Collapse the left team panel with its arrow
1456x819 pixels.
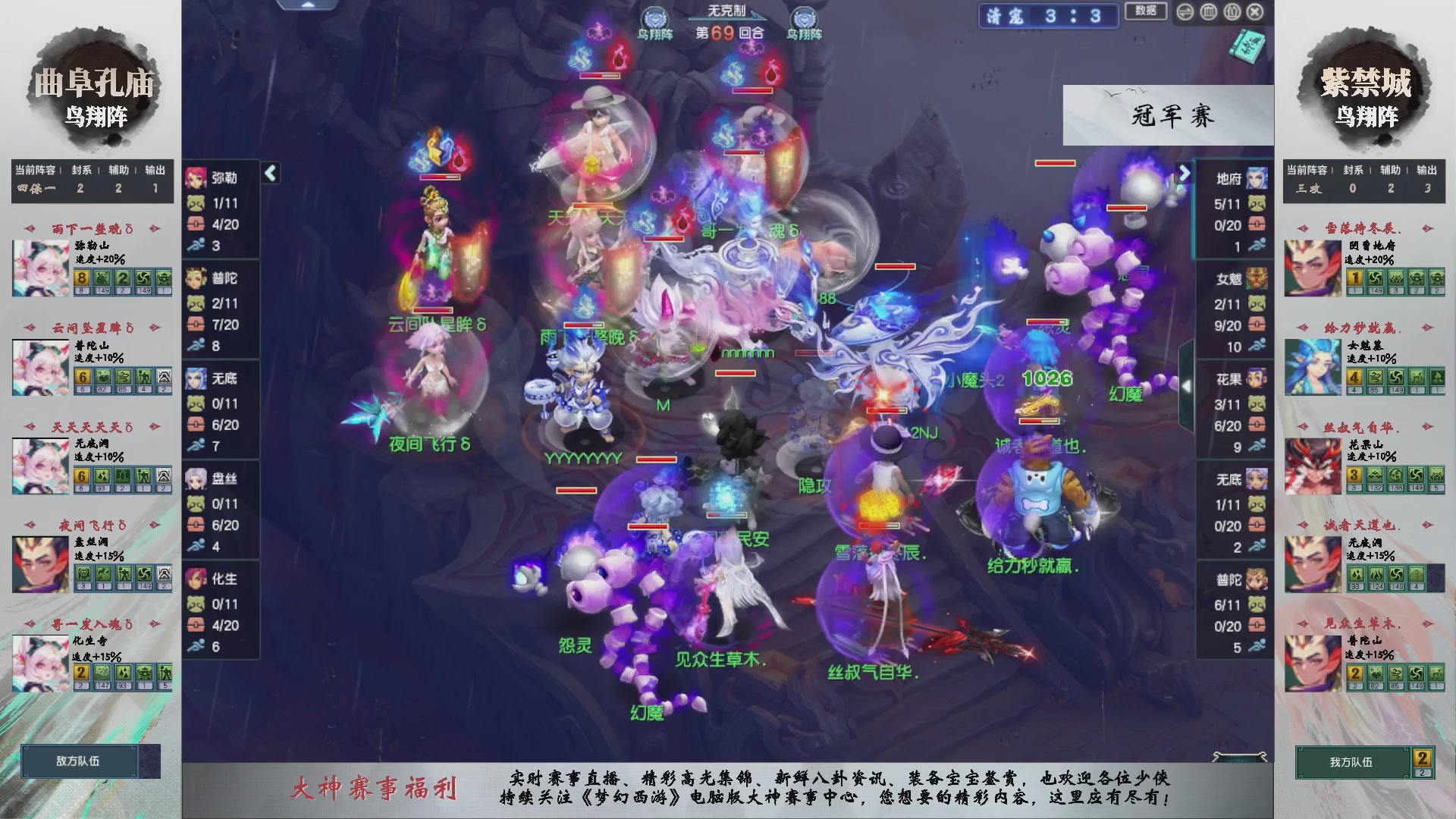tap(269, 173)
